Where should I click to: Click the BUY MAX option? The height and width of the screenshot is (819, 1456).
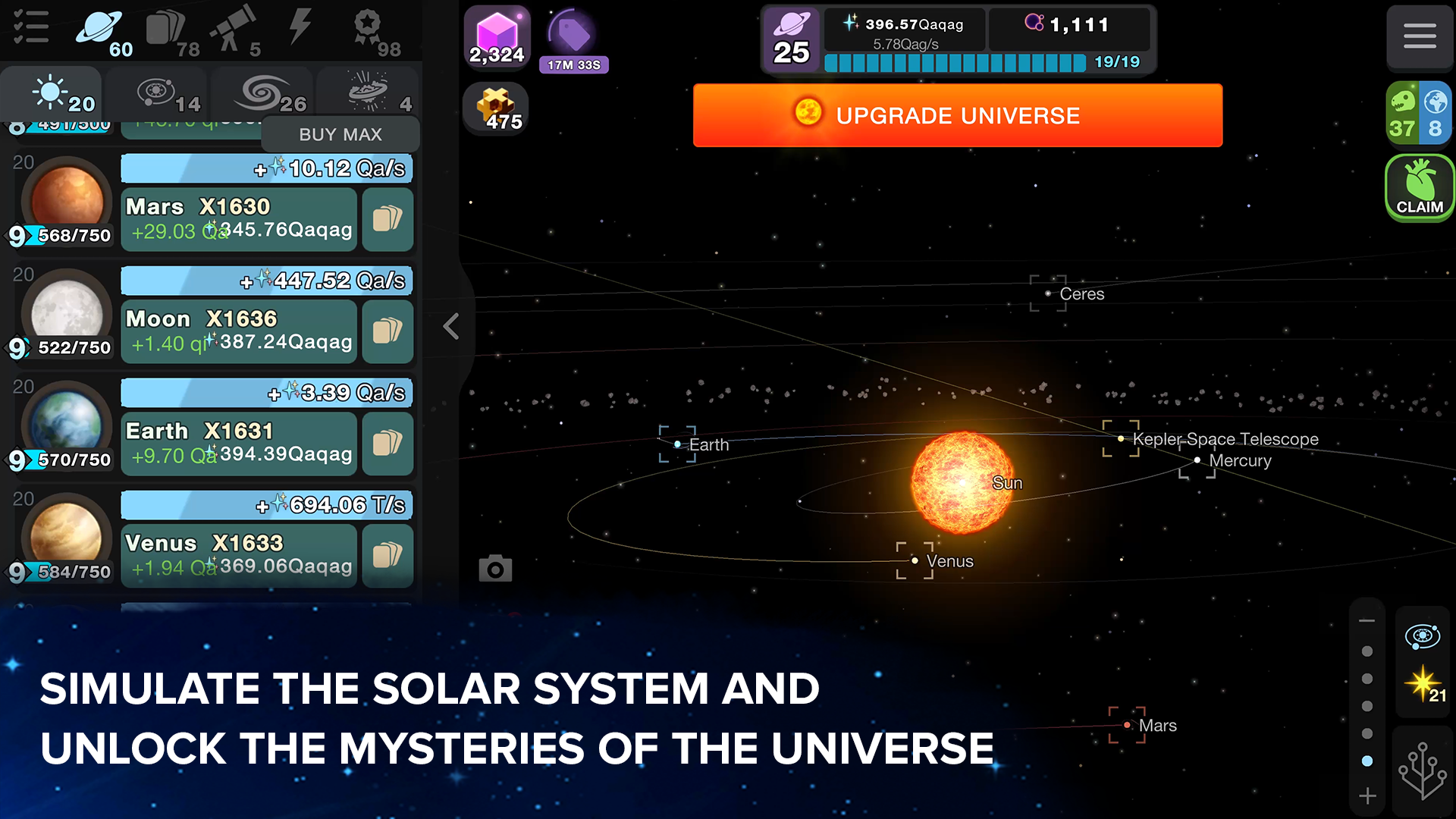[x=341, y=133]
